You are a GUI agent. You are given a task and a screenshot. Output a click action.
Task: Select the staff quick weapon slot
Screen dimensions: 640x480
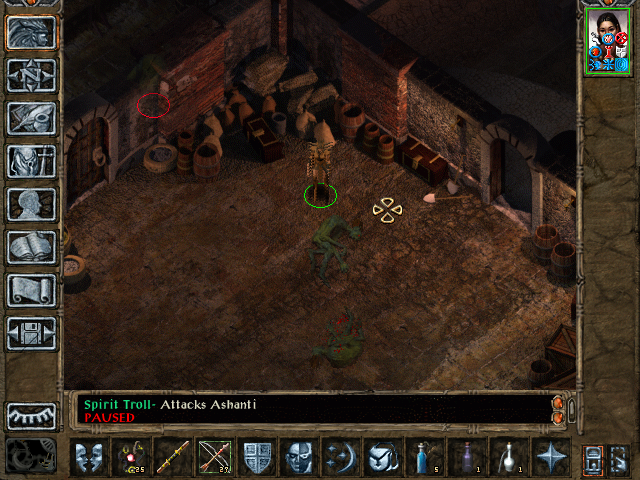(x=173, y=457)
